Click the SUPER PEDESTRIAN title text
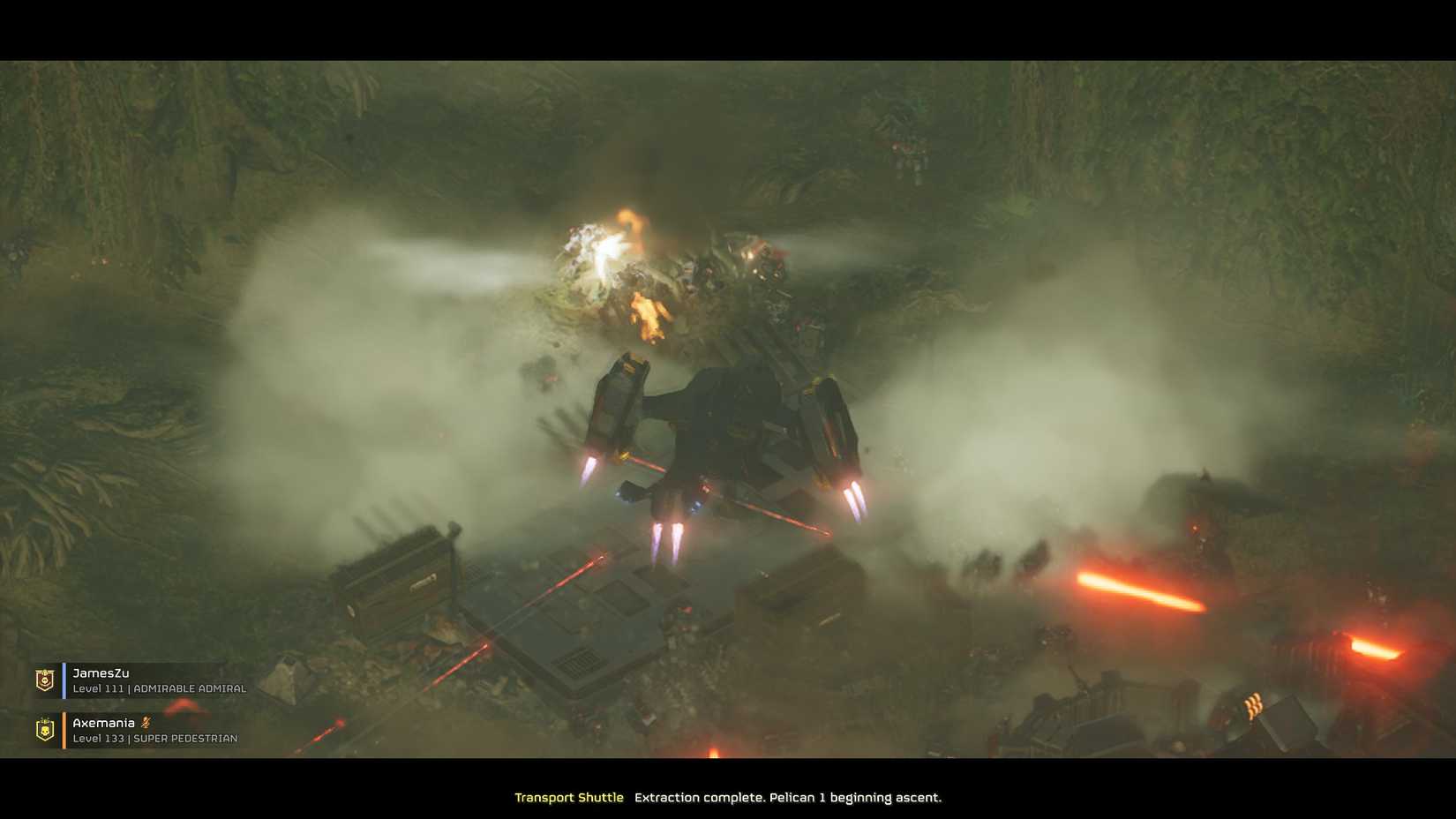The width and height of the screenshot is (1456, 819). coord(185,738)
